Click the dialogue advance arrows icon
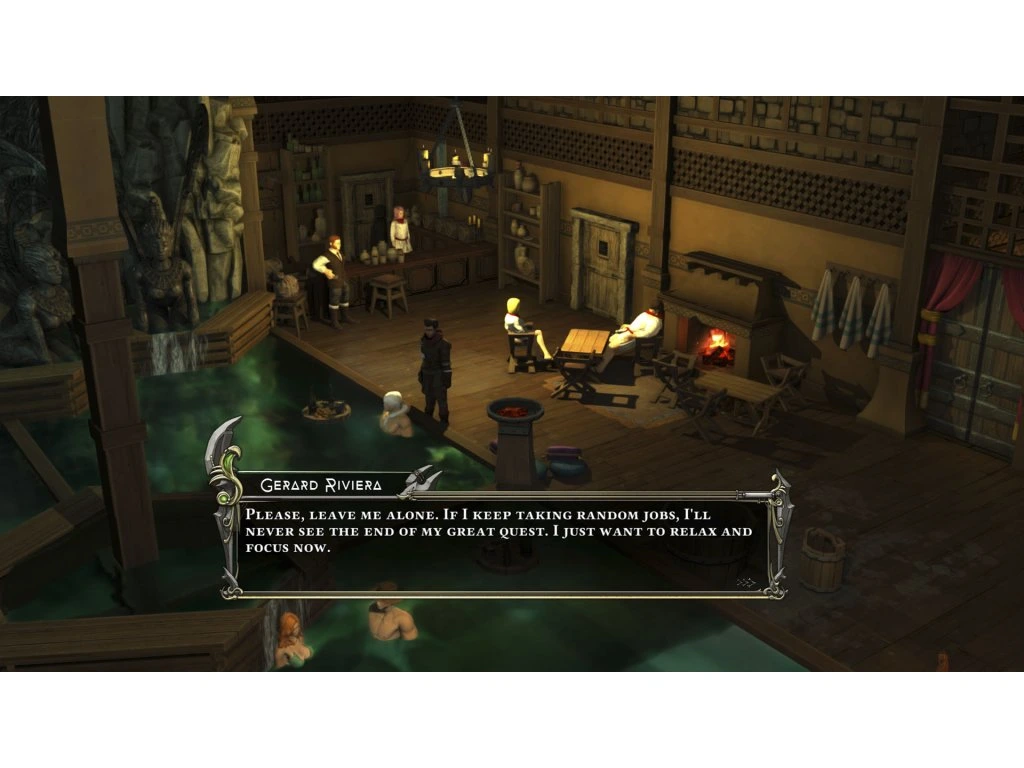 pos(745,581)
